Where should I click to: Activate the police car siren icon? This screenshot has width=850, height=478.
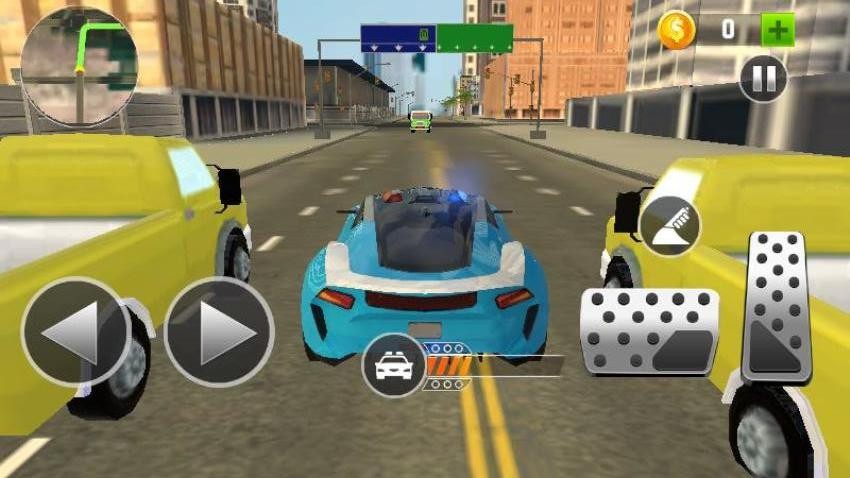tap(394, 366)
